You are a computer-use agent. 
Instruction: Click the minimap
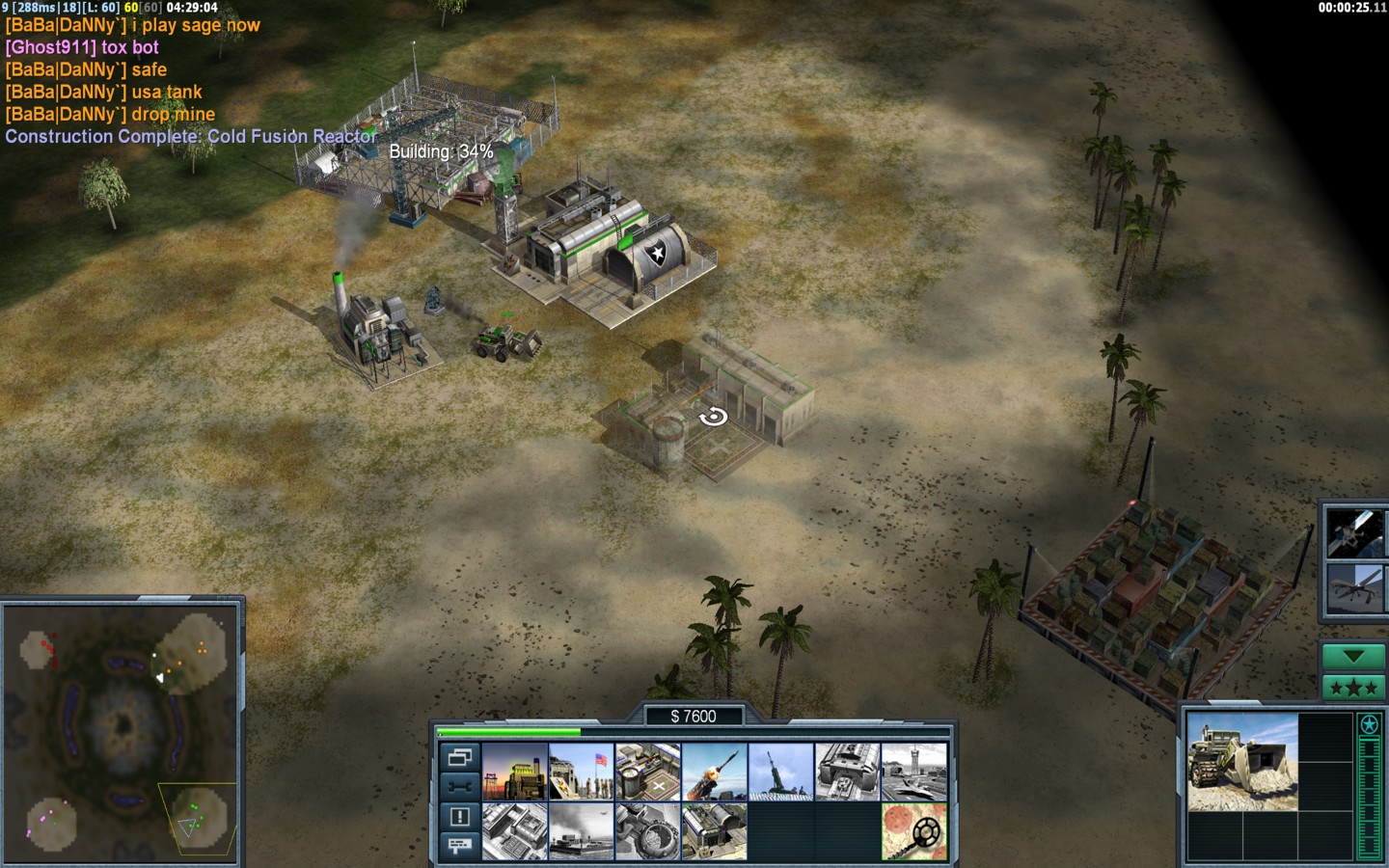click(x=123, y=733)
